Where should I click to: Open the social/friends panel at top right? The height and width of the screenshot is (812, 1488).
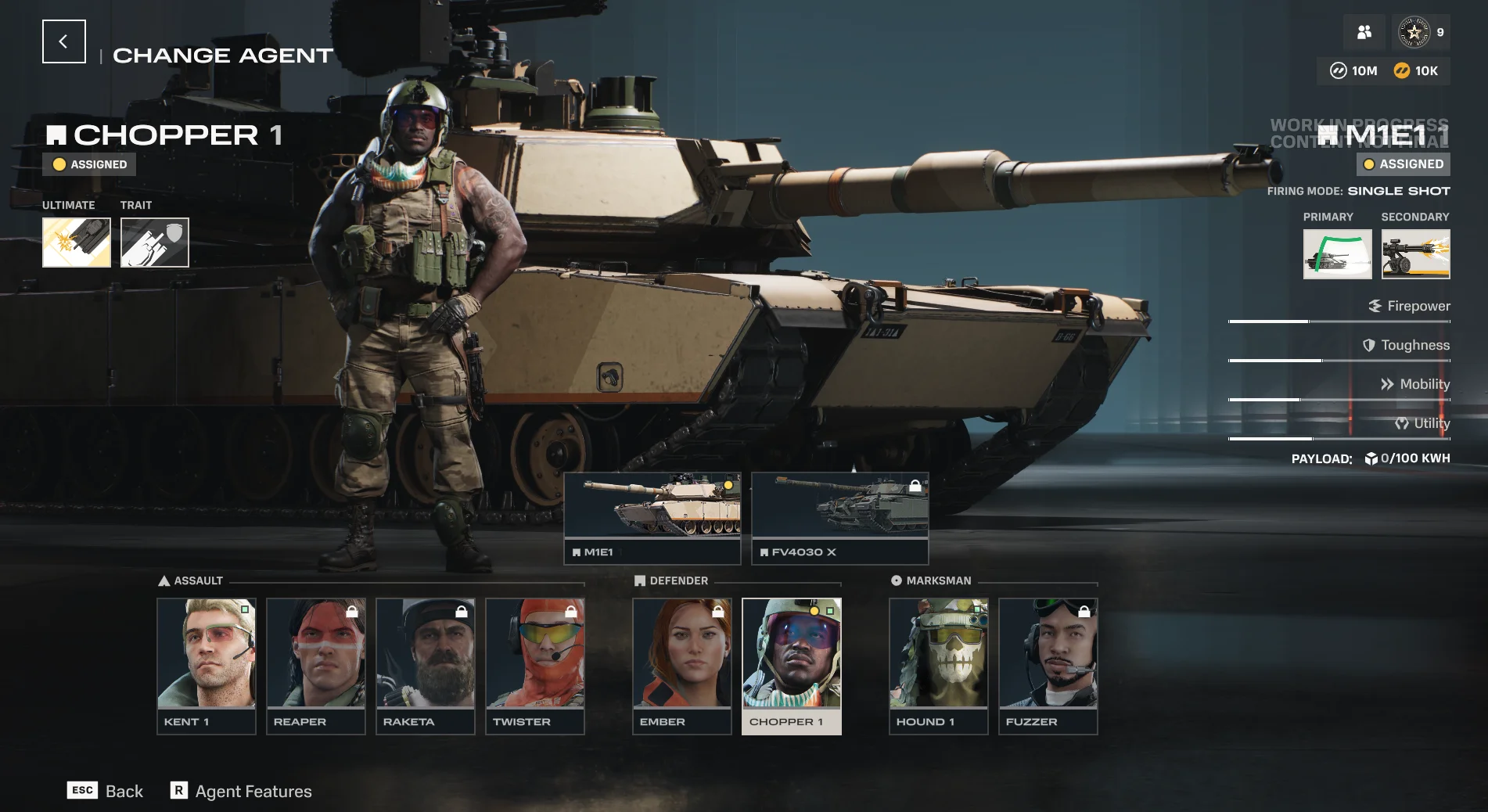(x=1364, y=32)
